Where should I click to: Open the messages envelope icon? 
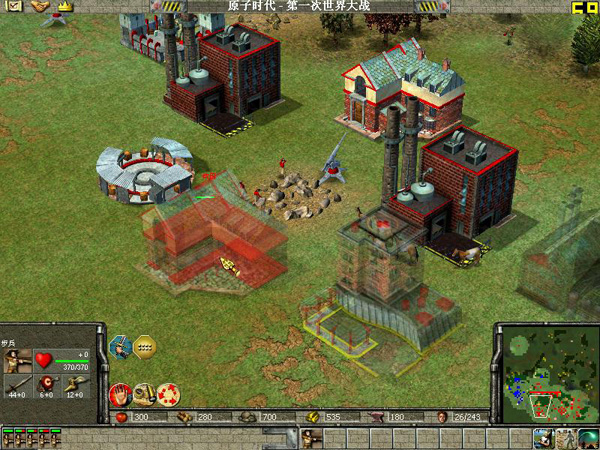[13, 7]
